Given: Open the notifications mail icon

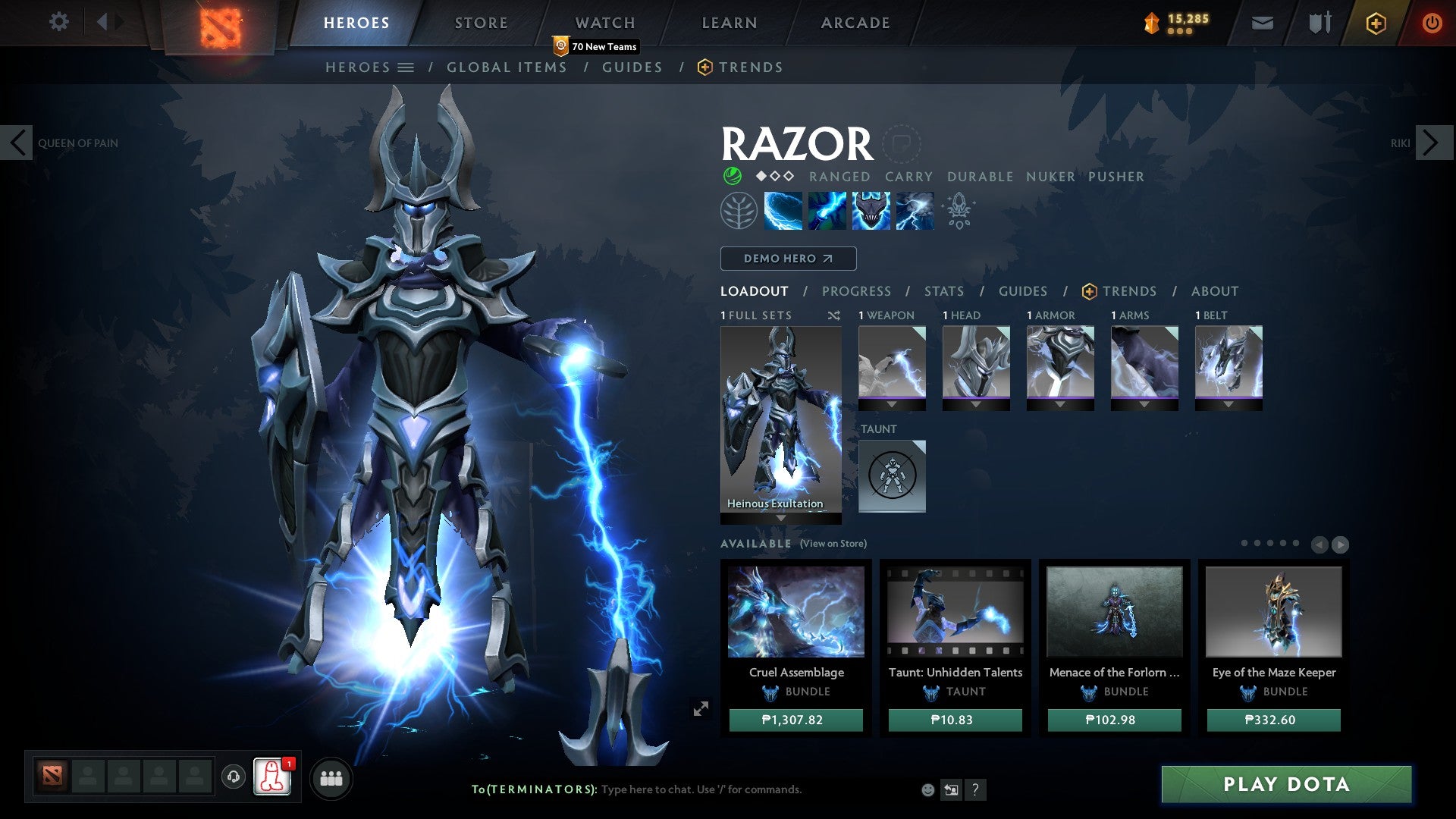Looking at the screenshot, I should click(1261, 23).
